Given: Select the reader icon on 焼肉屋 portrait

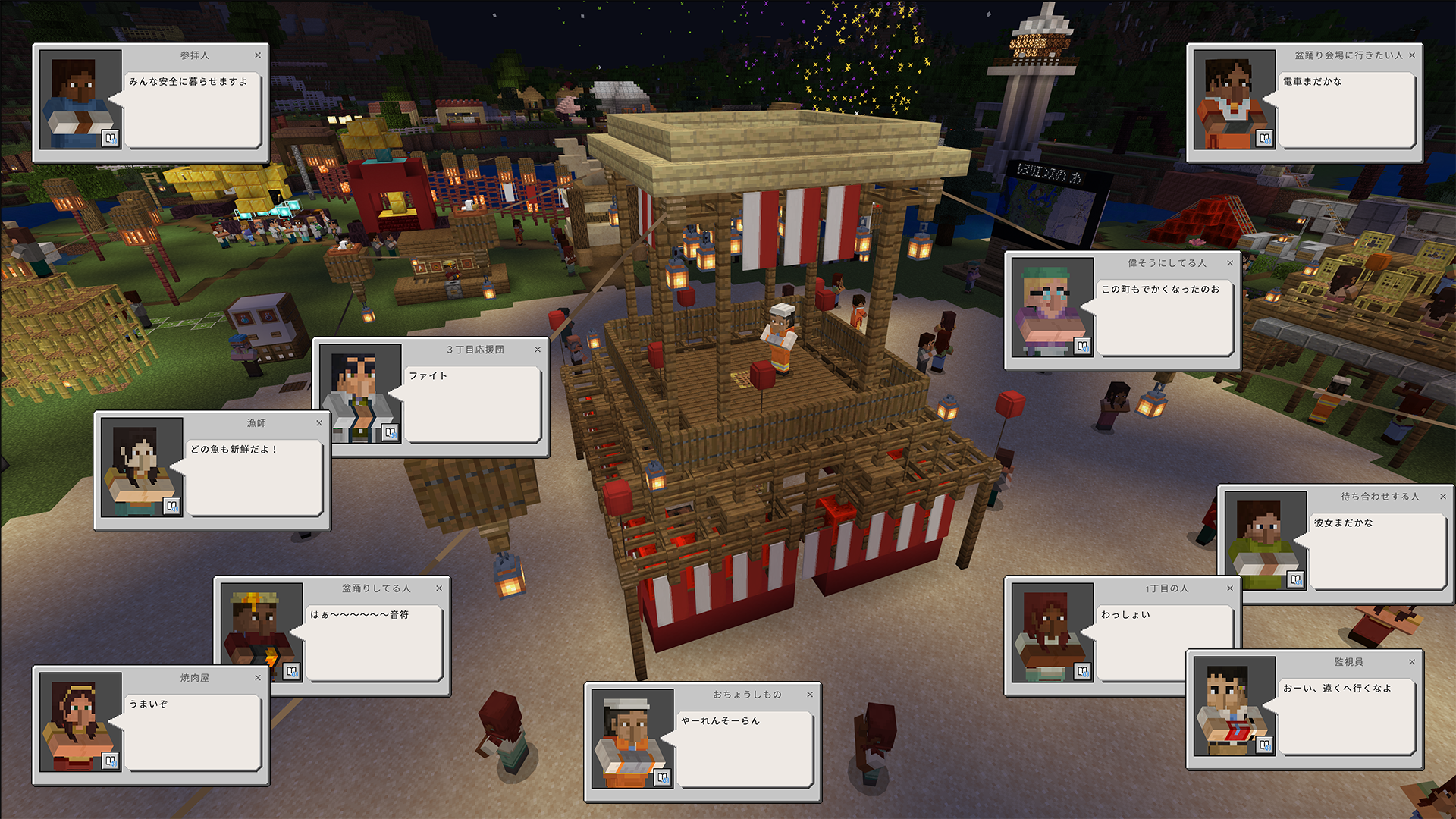Looking at the screenshot, I should coord(111,761).
